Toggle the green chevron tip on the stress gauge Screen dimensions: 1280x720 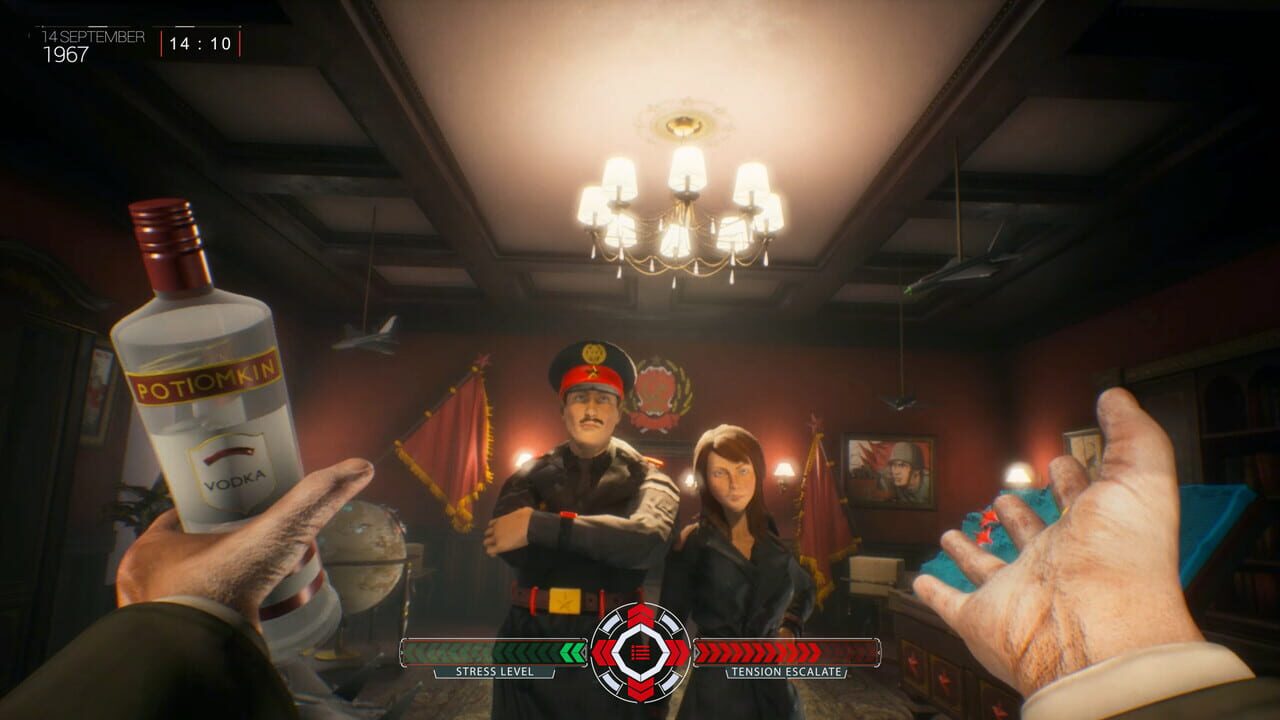578,652
